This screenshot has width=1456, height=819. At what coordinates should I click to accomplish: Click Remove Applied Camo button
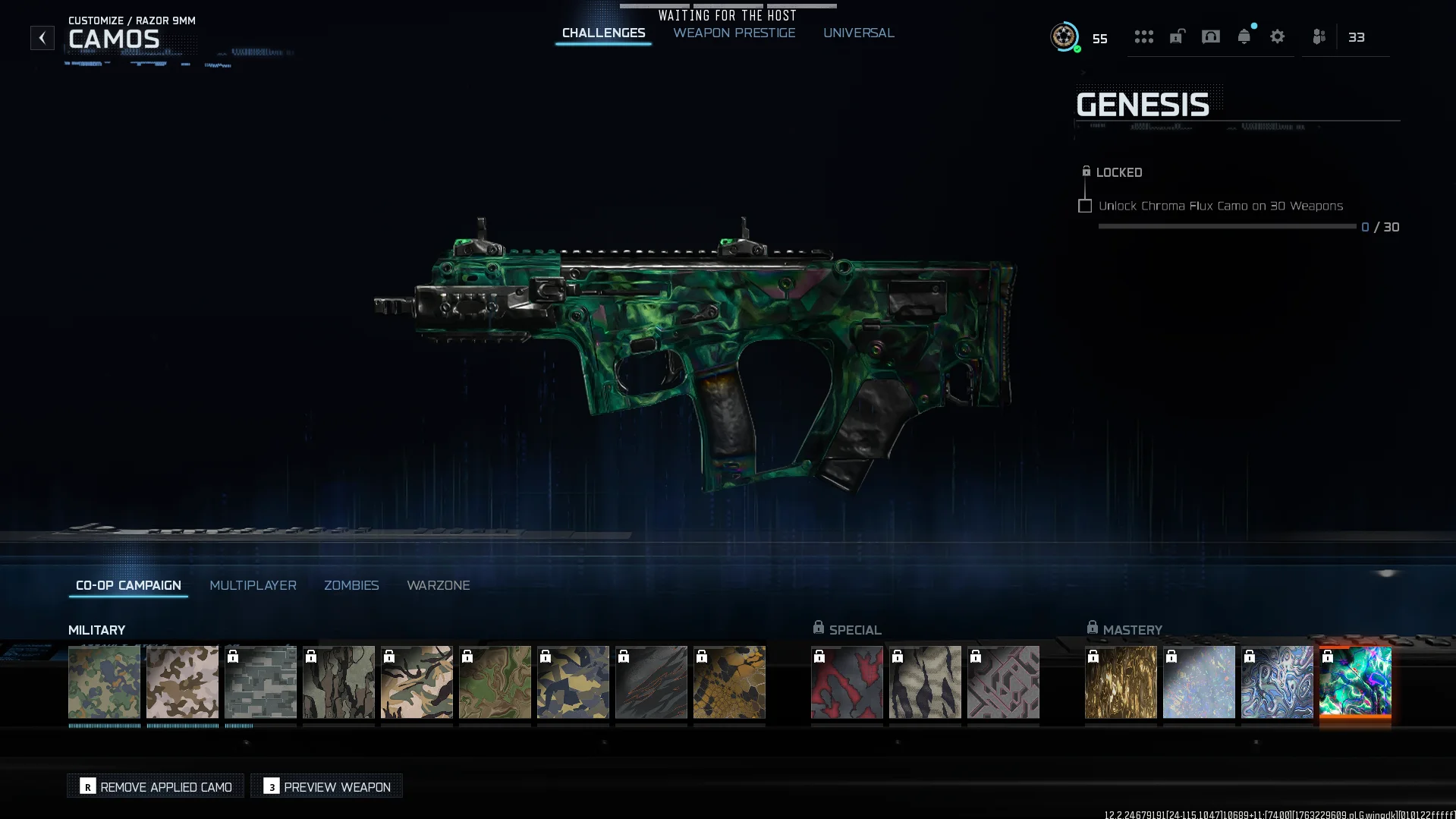[x=155, y=786]
